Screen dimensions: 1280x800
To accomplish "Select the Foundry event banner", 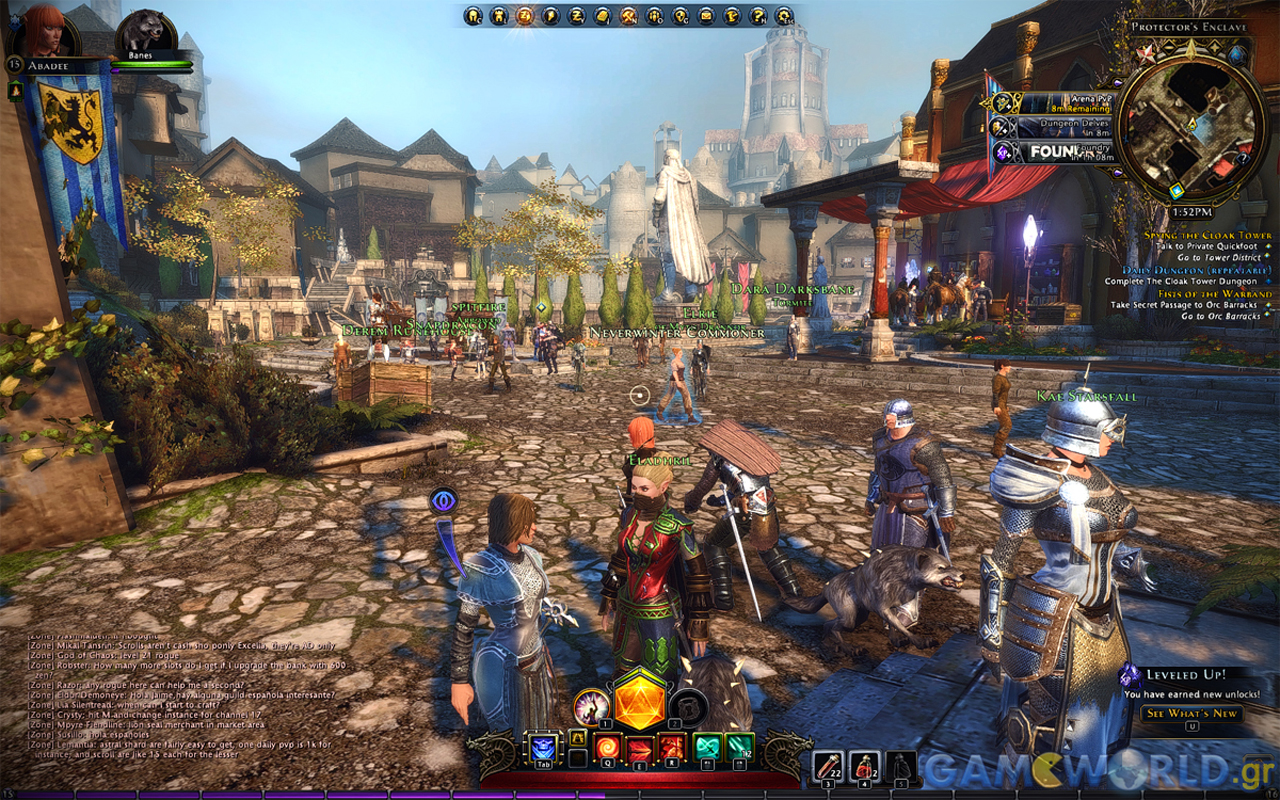I will point(1050,152).
